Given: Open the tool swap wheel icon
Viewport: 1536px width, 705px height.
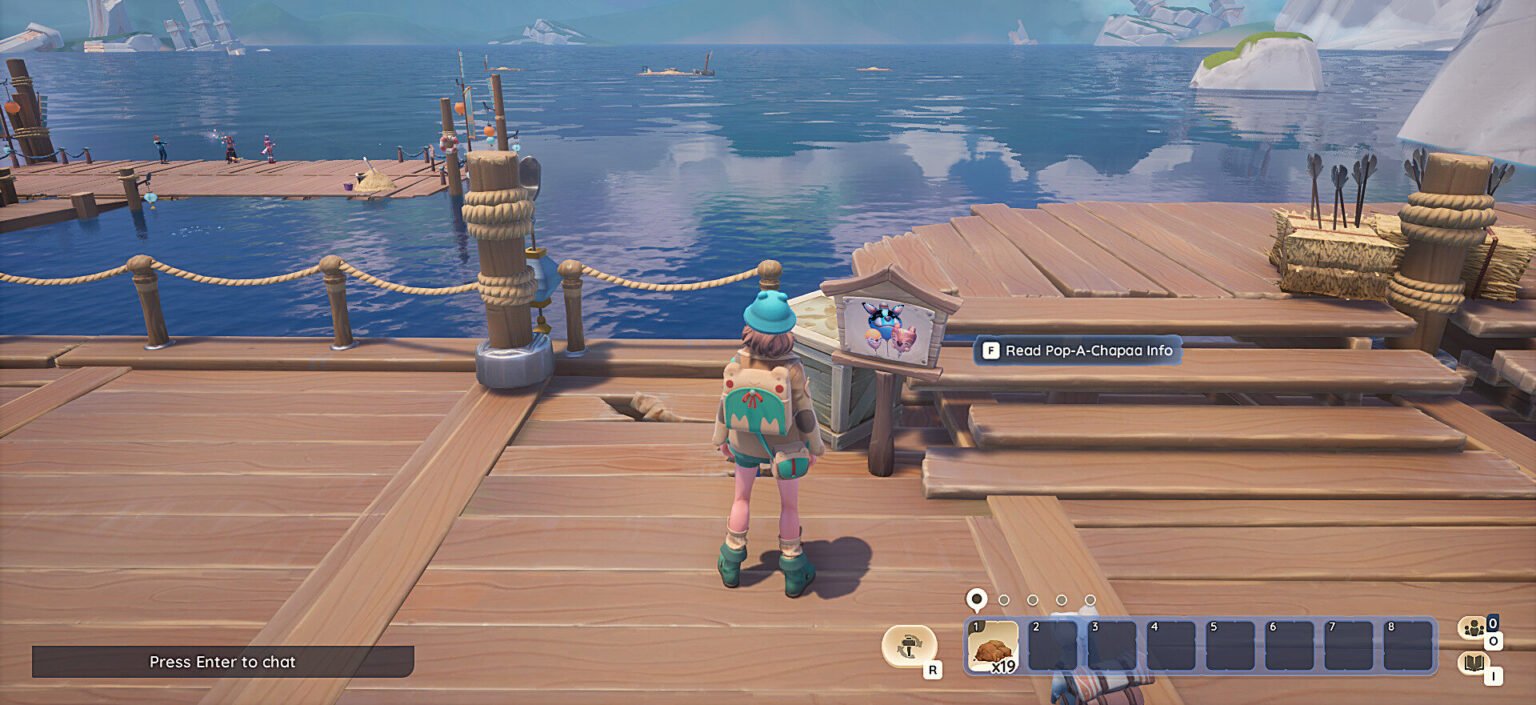Looking at the screenshot, I should 909,645.
